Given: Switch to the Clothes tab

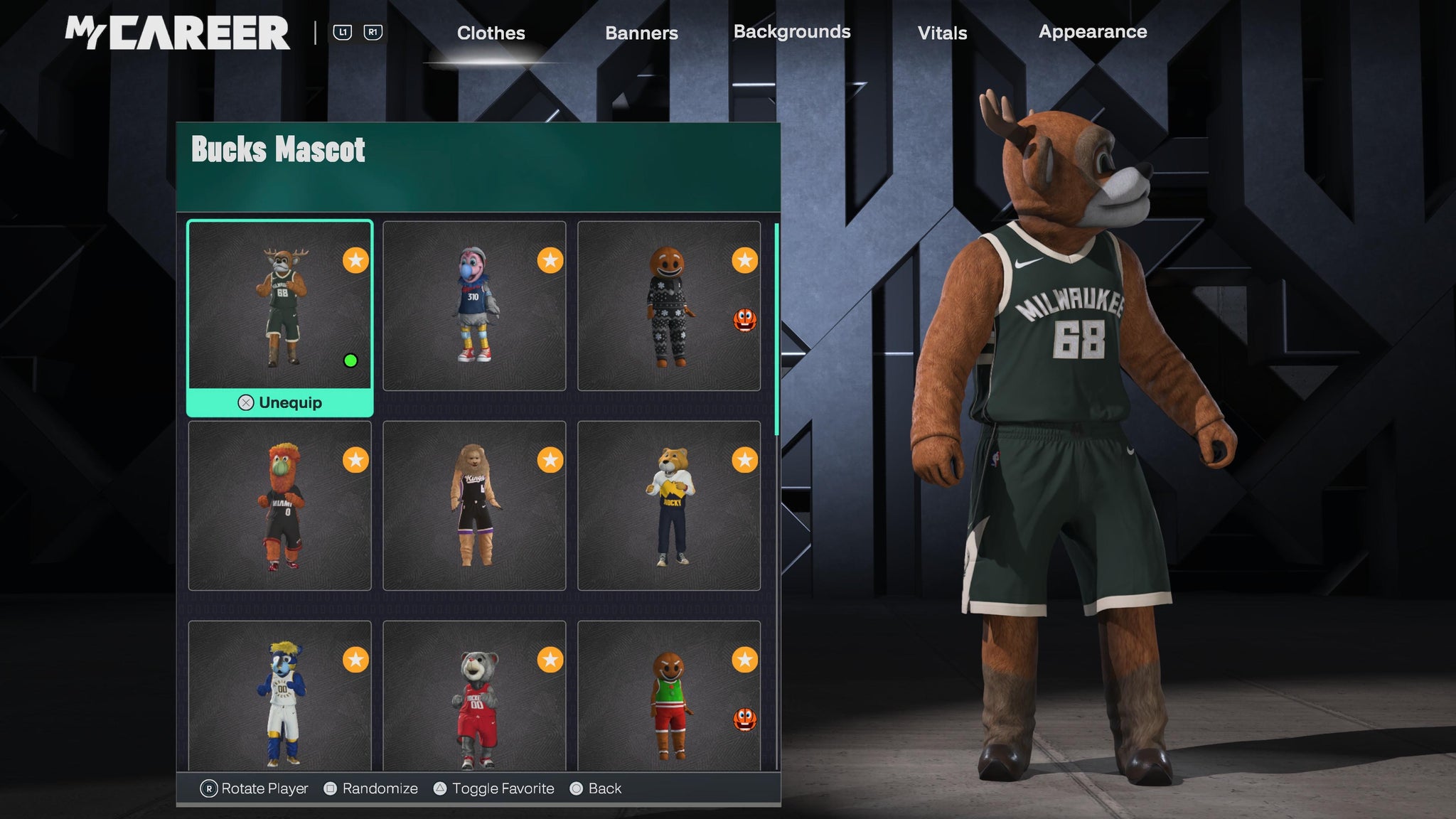Looking at the screenshot, I should [x=491, y=33].
